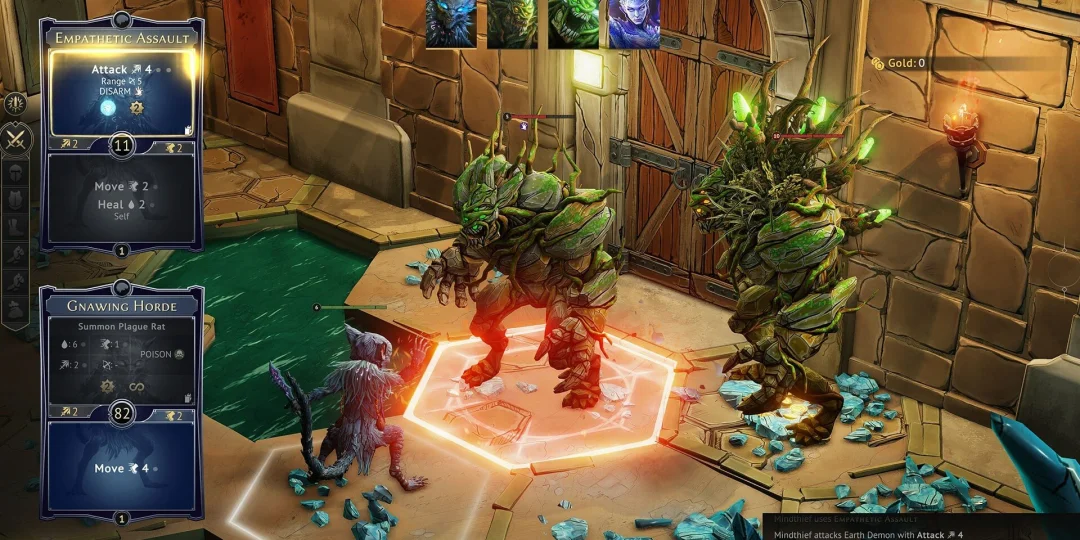
Task: Click the round sunburst icon above the swords
Action: point(15,103)
